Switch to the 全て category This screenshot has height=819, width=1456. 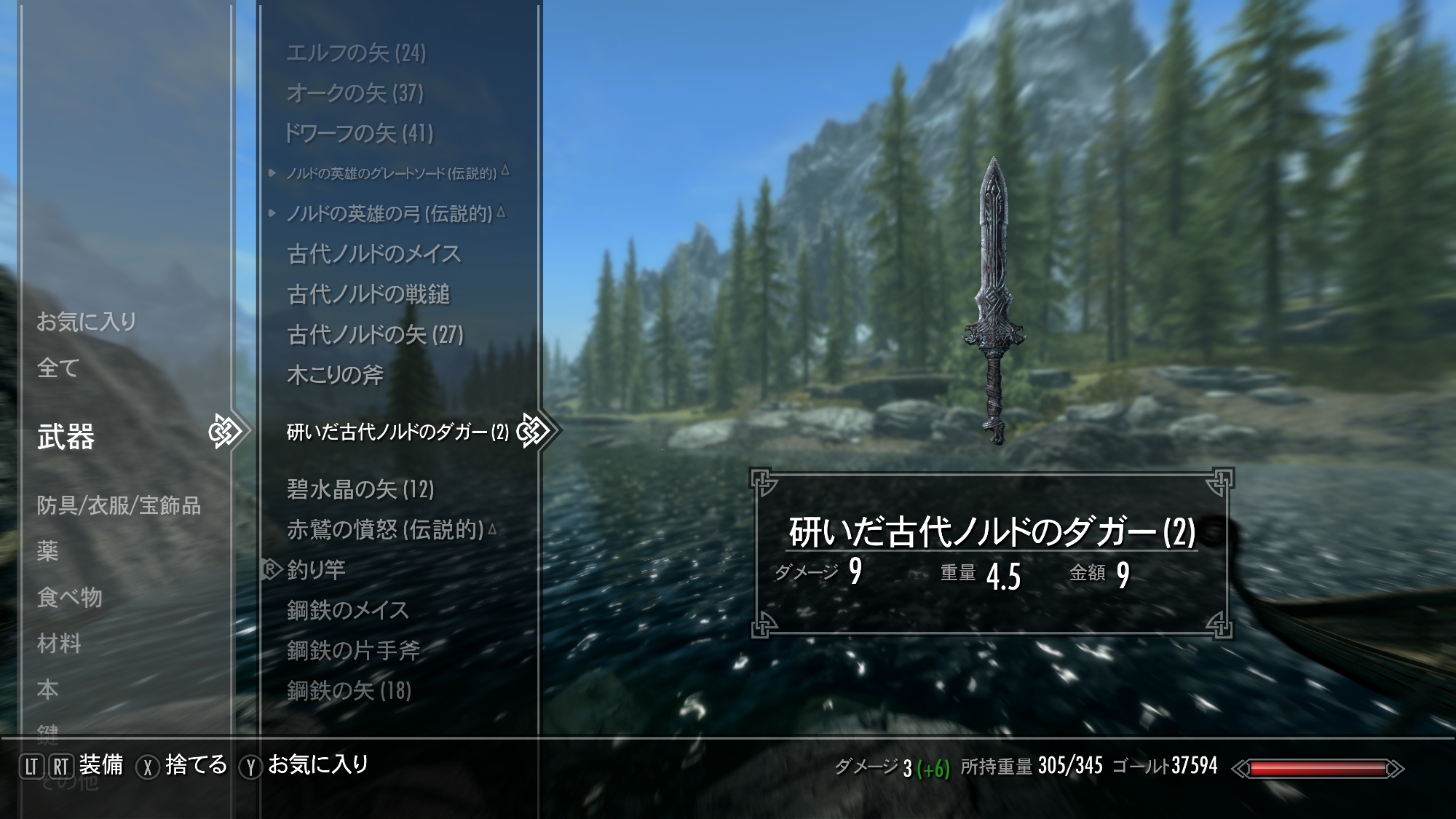pyautogui.click(x=58, y=368)
